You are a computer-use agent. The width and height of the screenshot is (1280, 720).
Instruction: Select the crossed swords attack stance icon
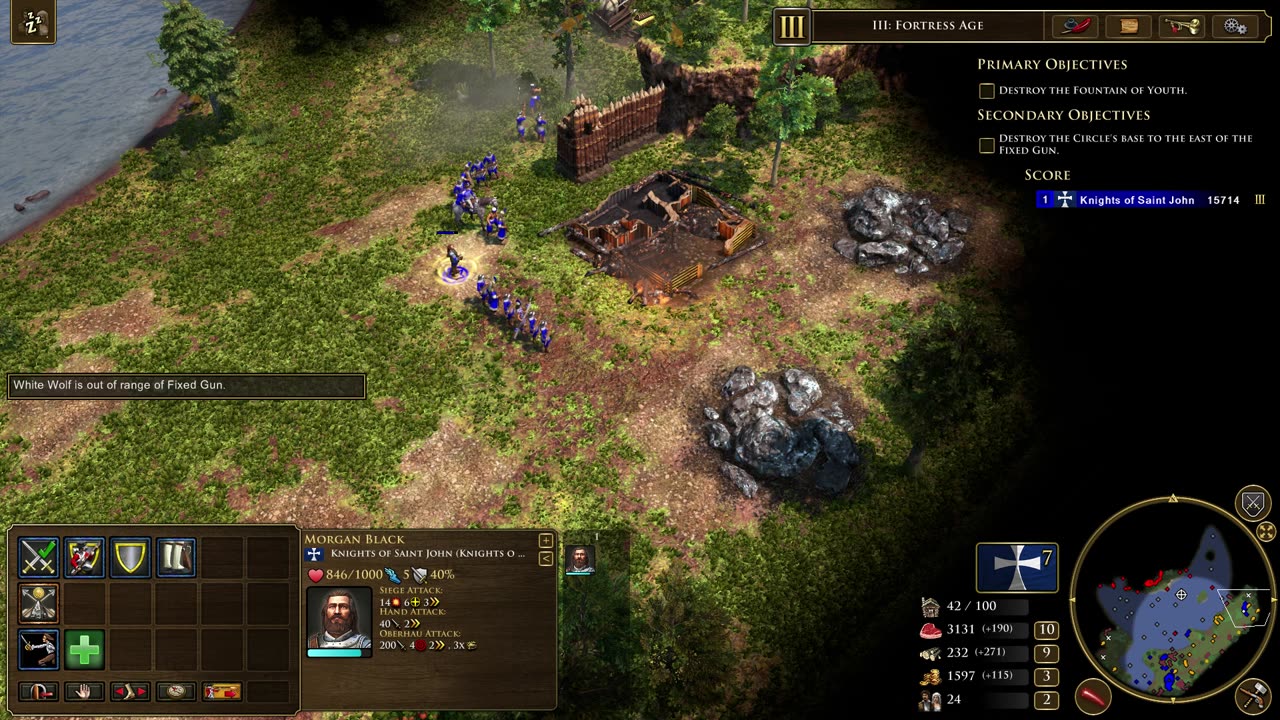(38, 557)
